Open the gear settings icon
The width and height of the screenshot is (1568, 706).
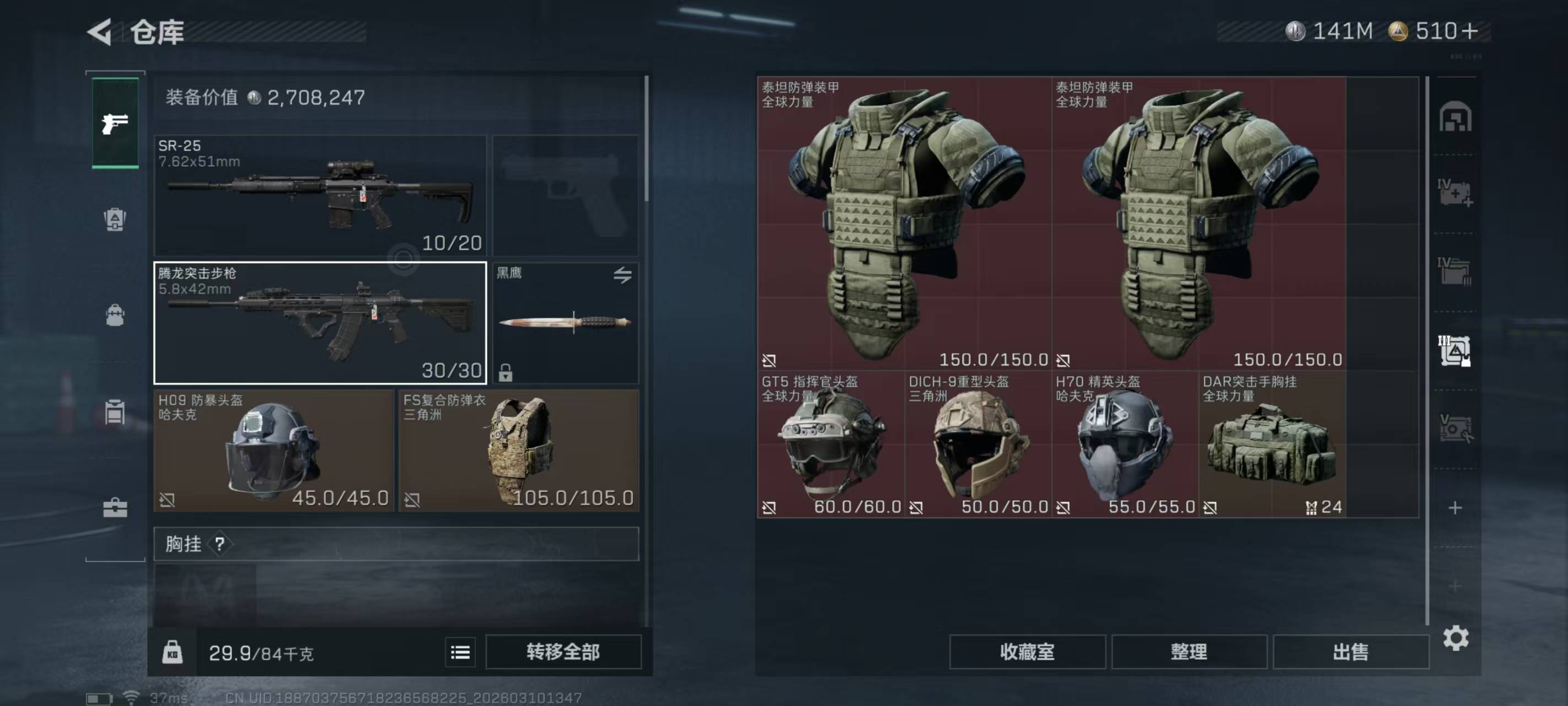[x=1456, y=638]
